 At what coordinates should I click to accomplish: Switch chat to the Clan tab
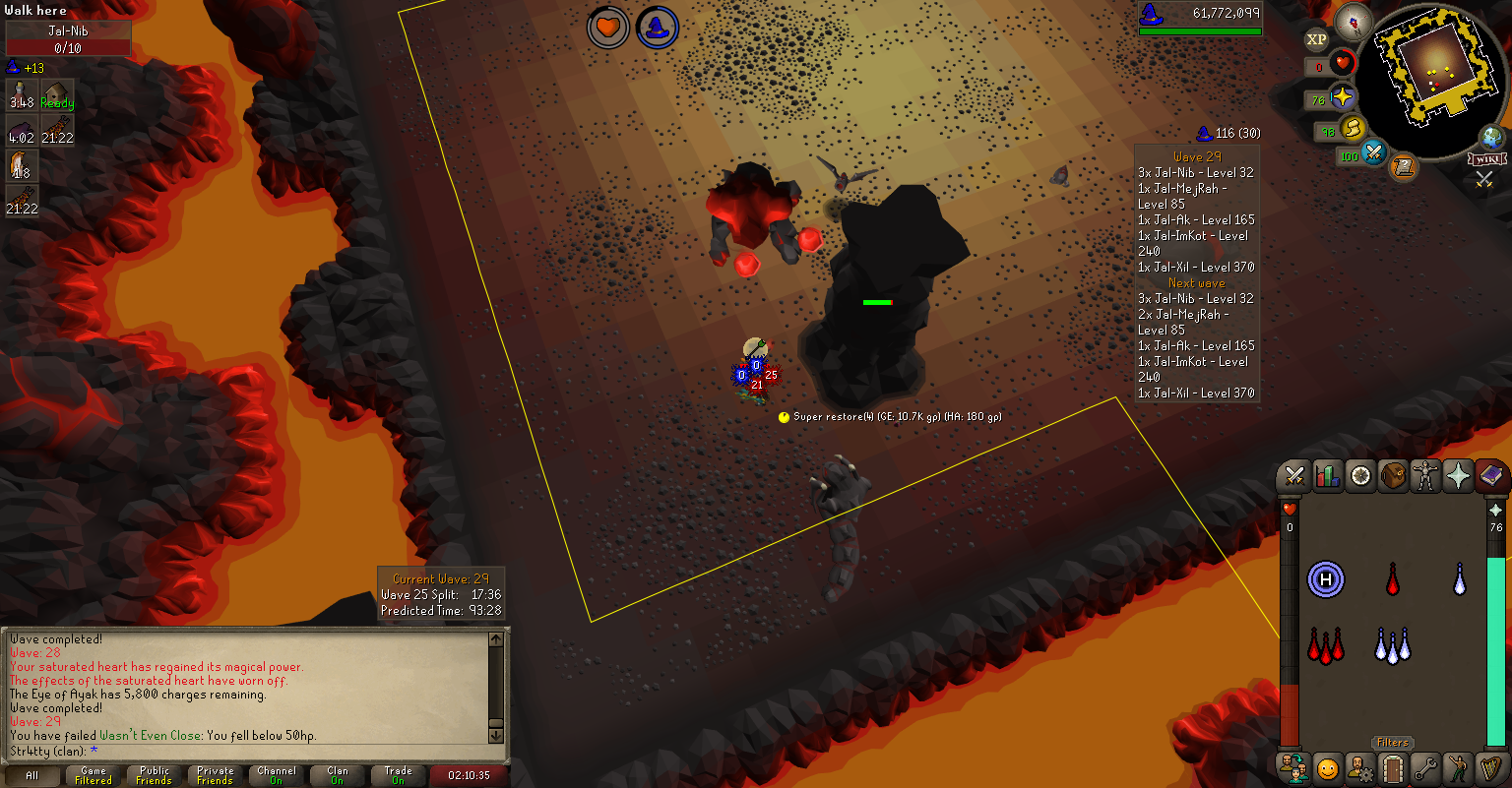click(x=338, y=775)
